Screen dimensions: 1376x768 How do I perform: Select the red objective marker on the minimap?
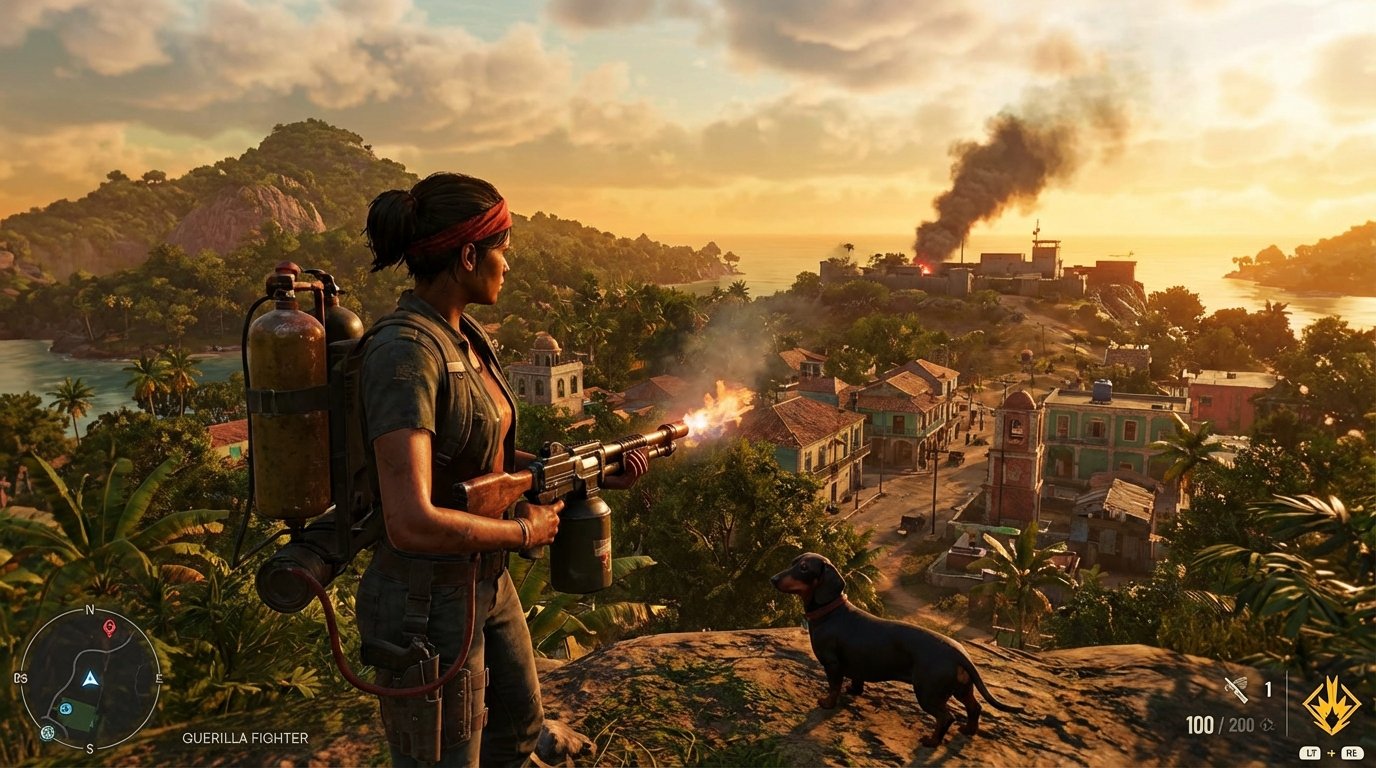pos(109,627)
